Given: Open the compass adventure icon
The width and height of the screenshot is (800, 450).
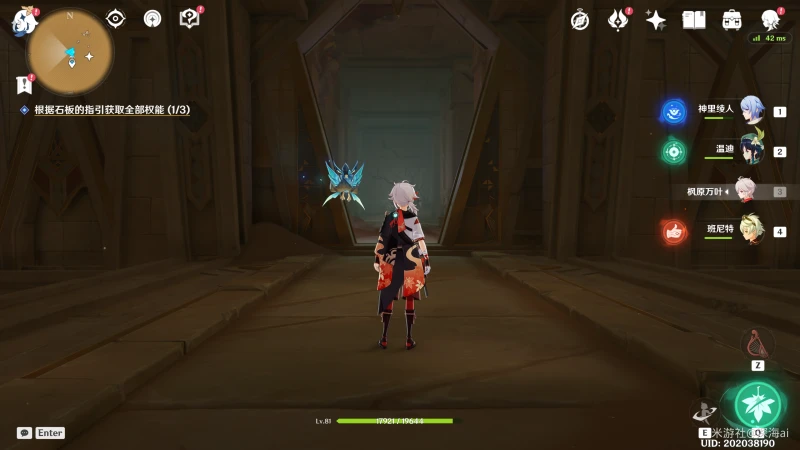Looking at the screenshot, I should coord(580,20).
